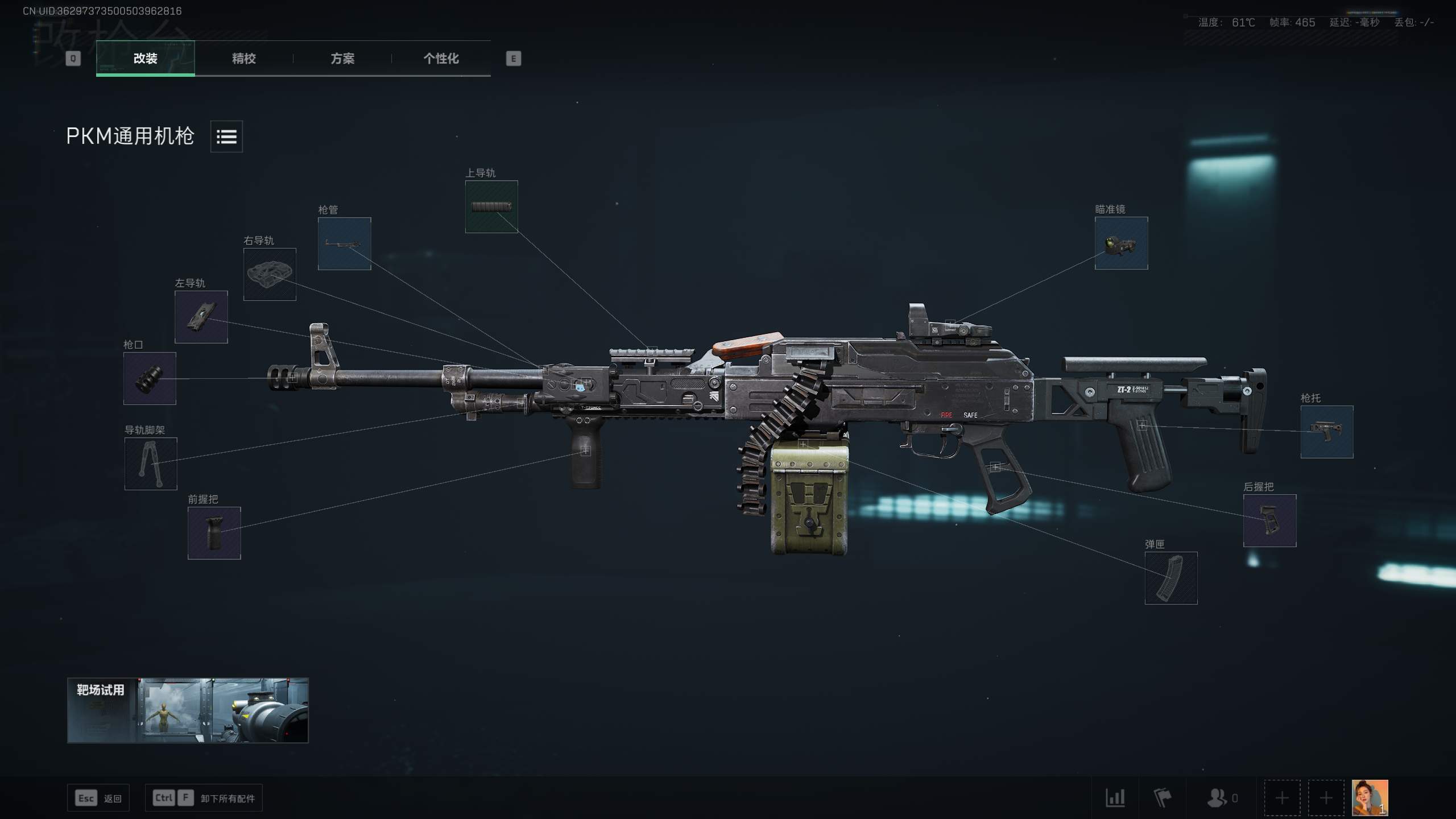Viewport: 1456px width, 819px height.
Task: Open the friends icon in bottom bar
Action: tap(1217, 798)
